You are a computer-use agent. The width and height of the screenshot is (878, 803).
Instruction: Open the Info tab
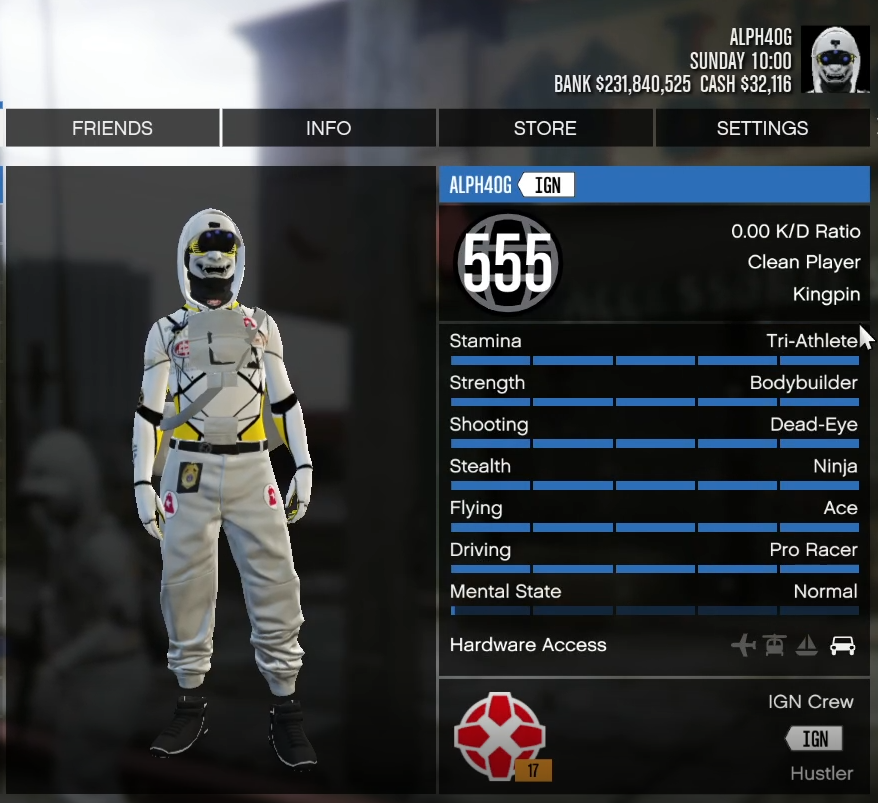tap(328, 128)
